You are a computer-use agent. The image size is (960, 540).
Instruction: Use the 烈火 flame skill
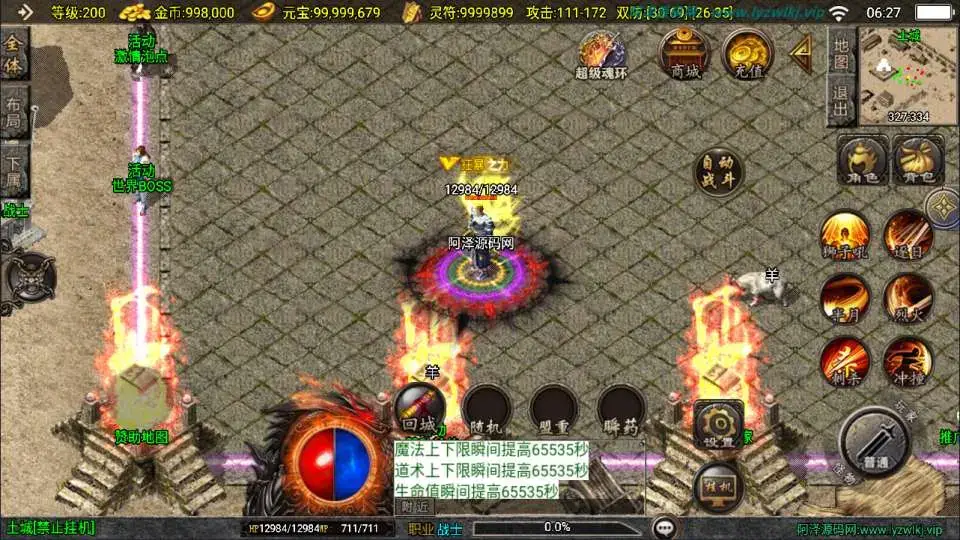[x=907, y=298]
